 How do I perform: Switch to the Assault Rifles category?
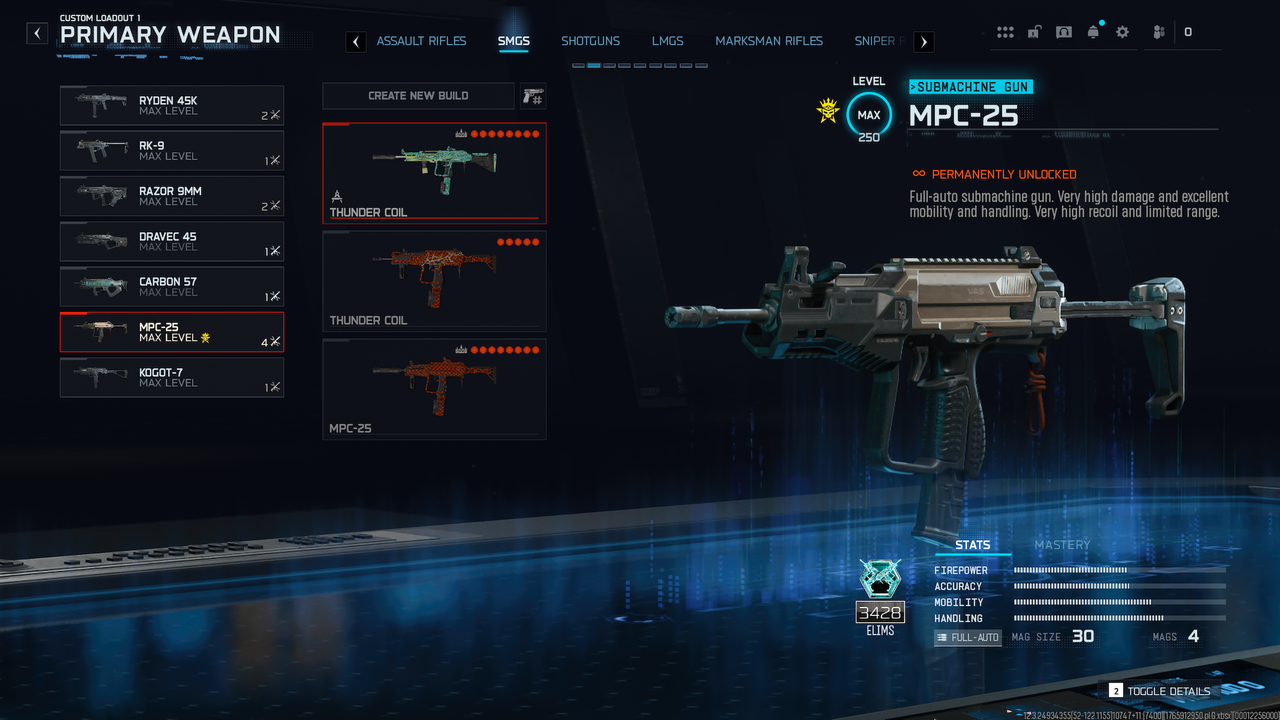click(421, 41)
